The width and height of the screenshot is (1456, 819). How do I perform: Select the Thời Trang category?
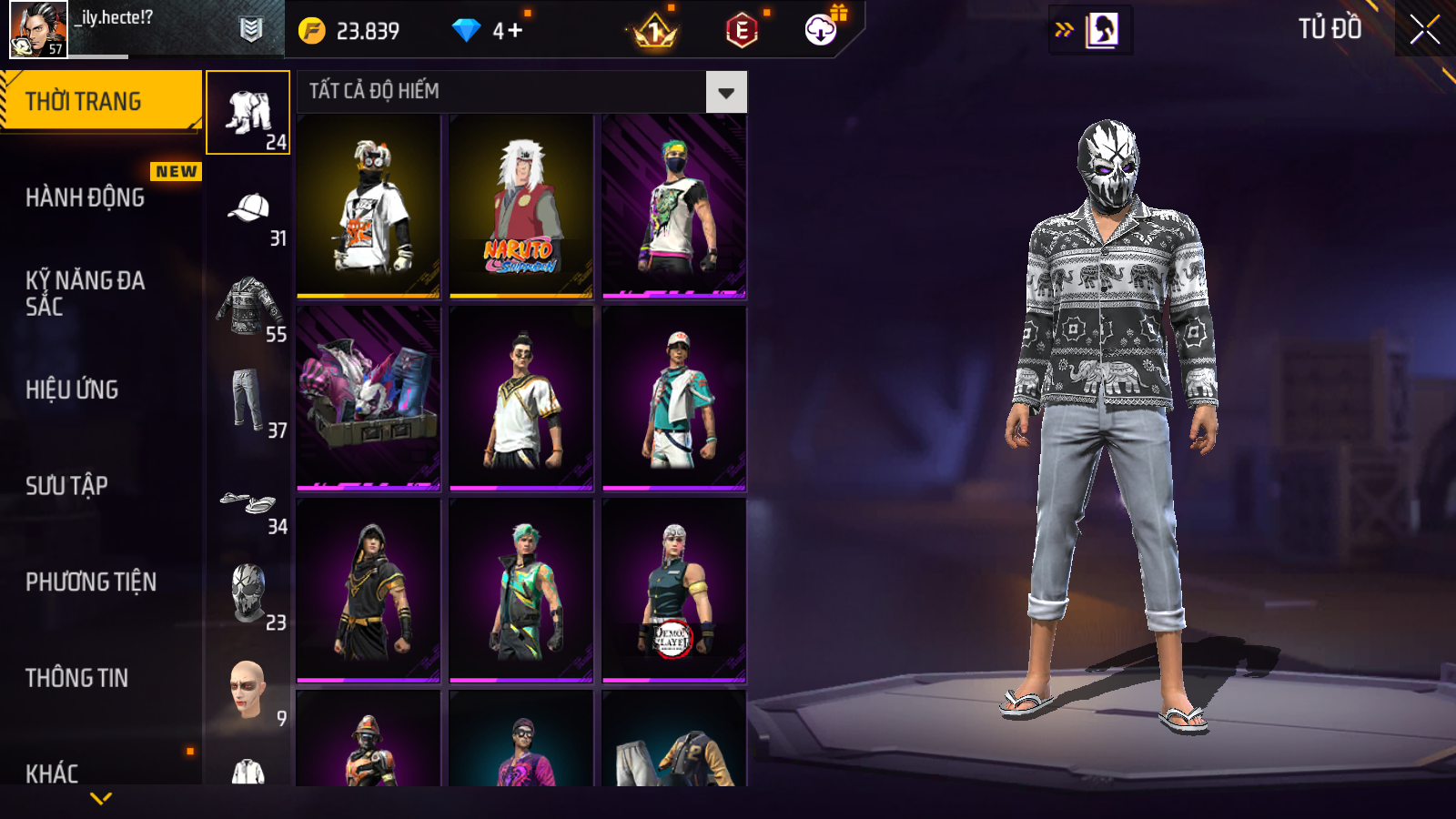pos(100,101)
